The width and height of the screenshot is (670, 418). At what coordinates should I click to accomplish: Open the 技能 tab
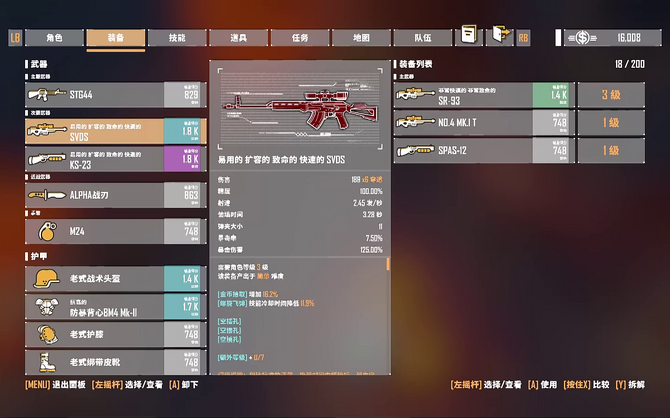(x=177, y=38)
